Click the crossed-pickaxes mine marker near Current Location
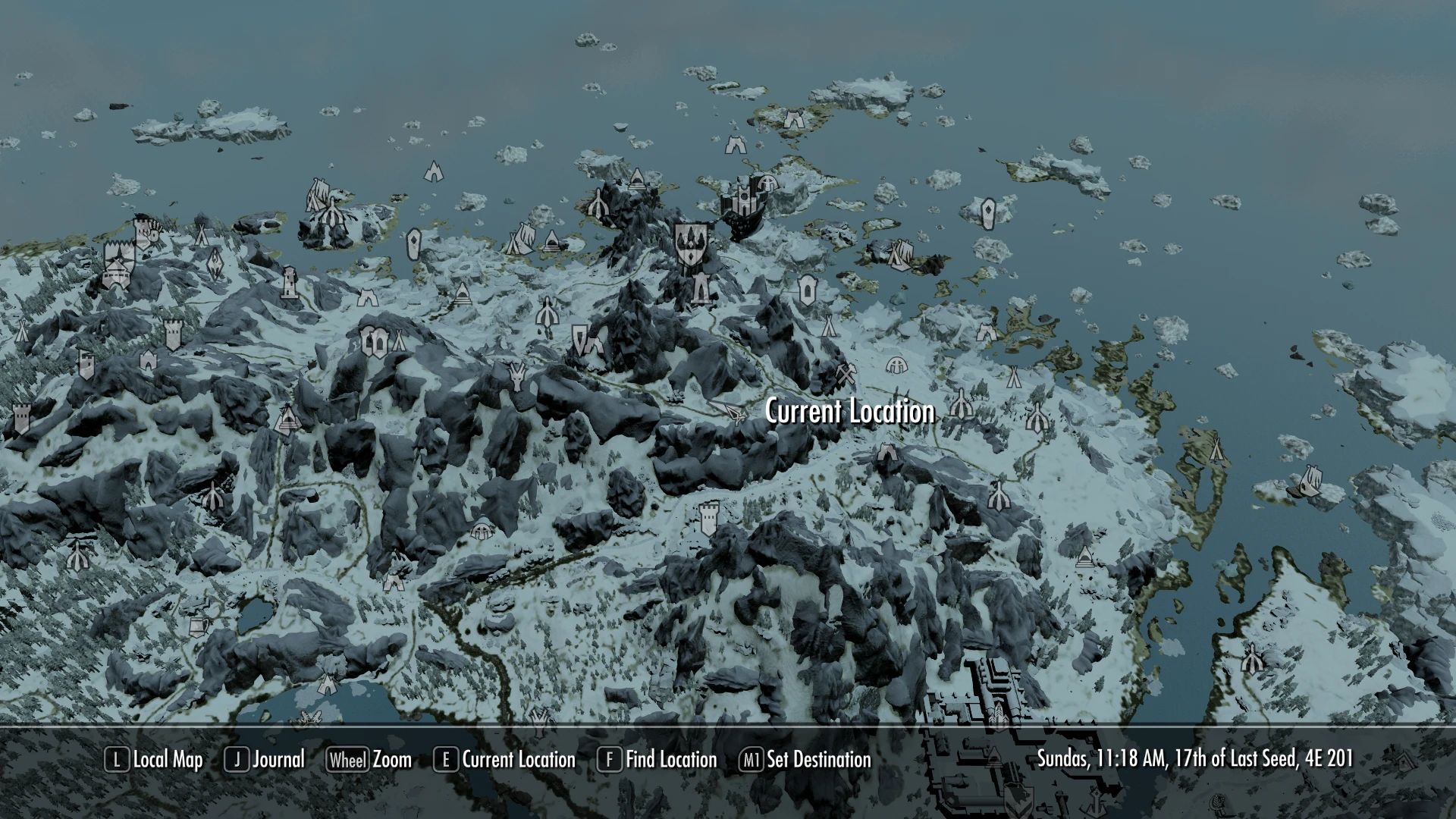The height and width of the screenshot is (819, 1456). coord(846,375)
